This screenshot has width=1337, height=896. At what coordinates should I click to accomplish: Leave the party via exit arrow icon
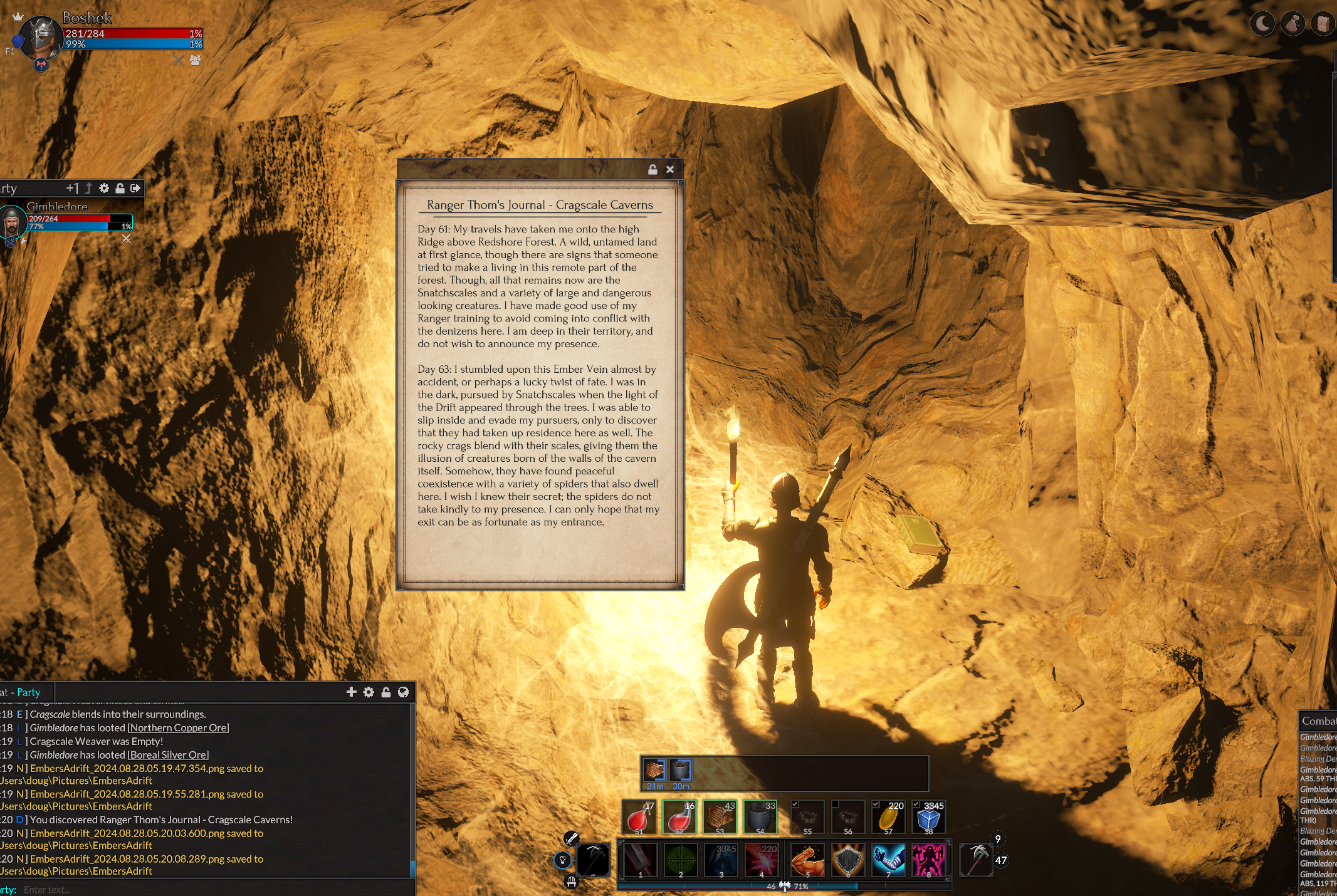pos(135,188)
